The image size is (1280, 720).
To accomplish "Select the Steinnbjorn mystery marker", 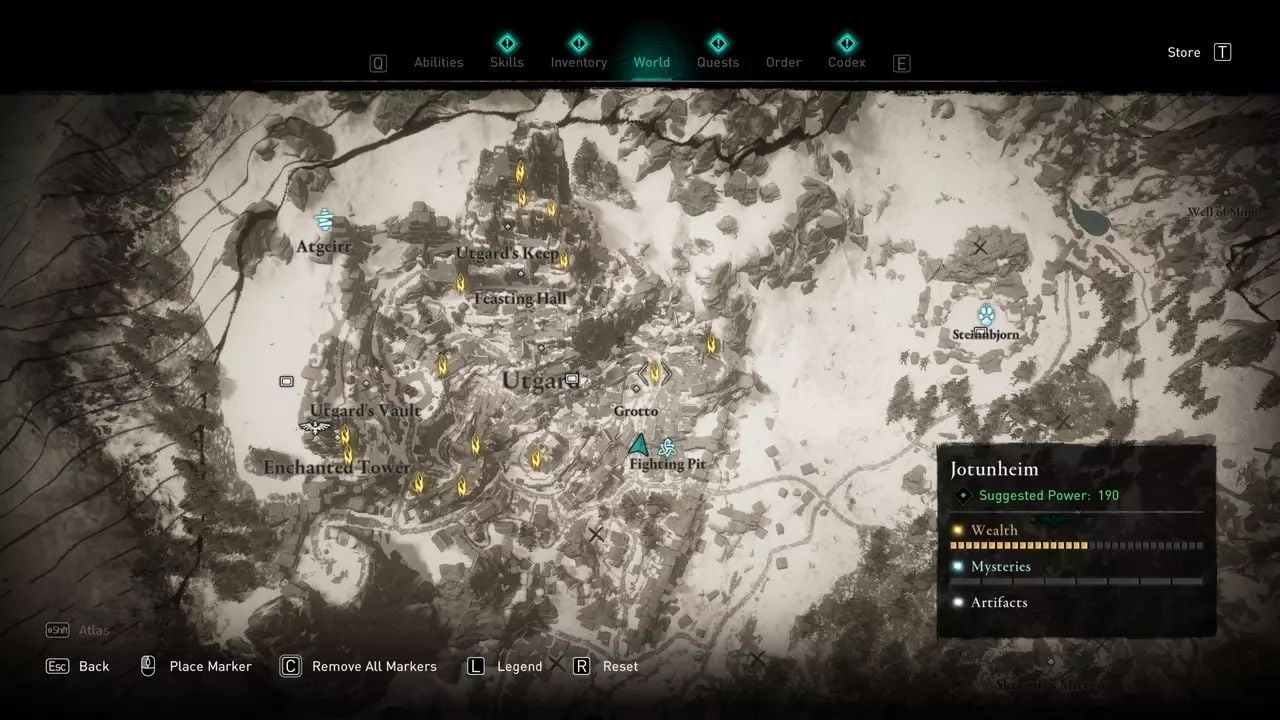I will [x=986, y=313].
